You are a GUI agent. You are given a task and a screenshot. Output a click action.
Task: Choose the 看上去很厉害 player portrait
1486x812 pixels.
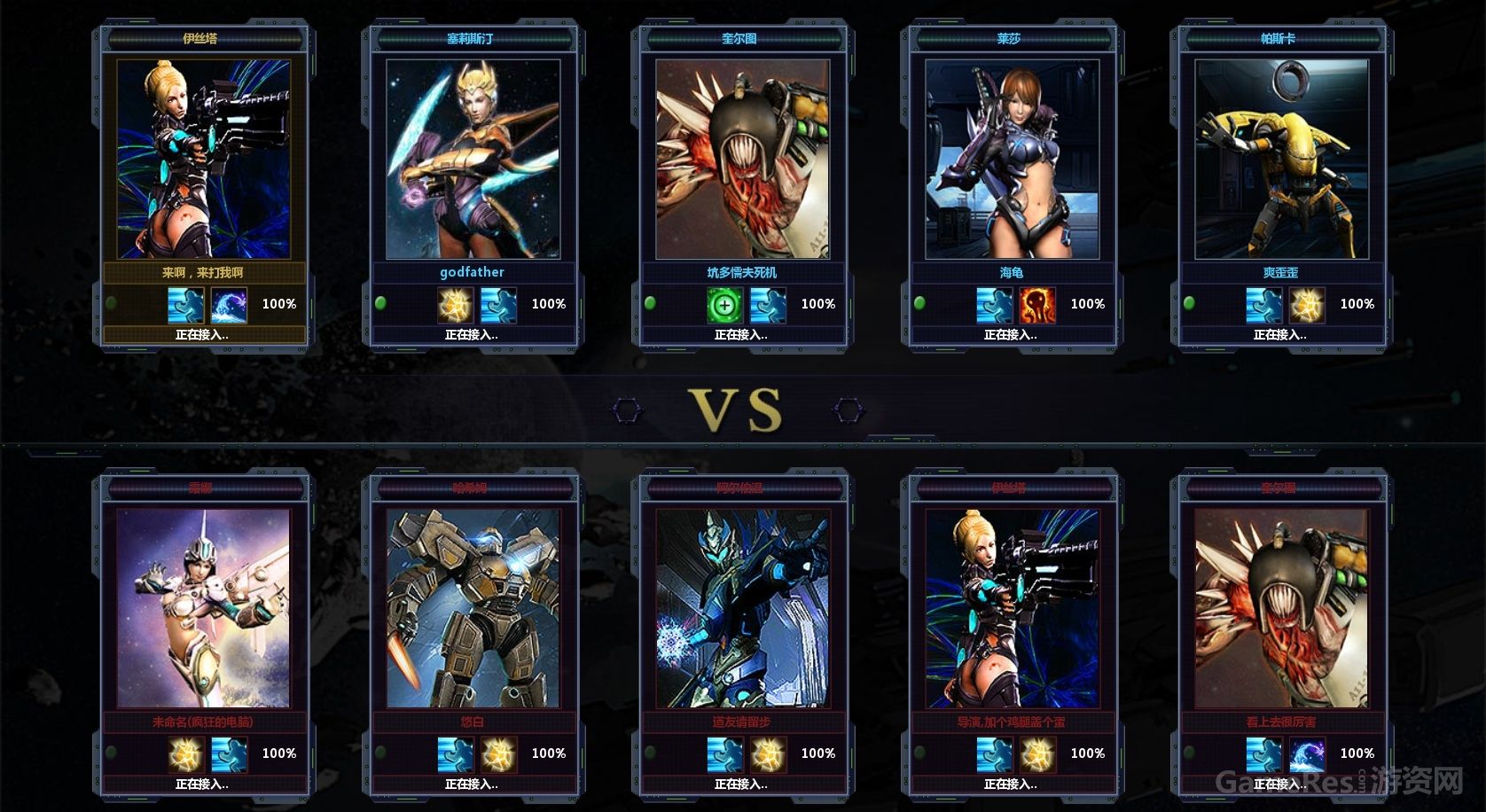[x=1281, y=608]
